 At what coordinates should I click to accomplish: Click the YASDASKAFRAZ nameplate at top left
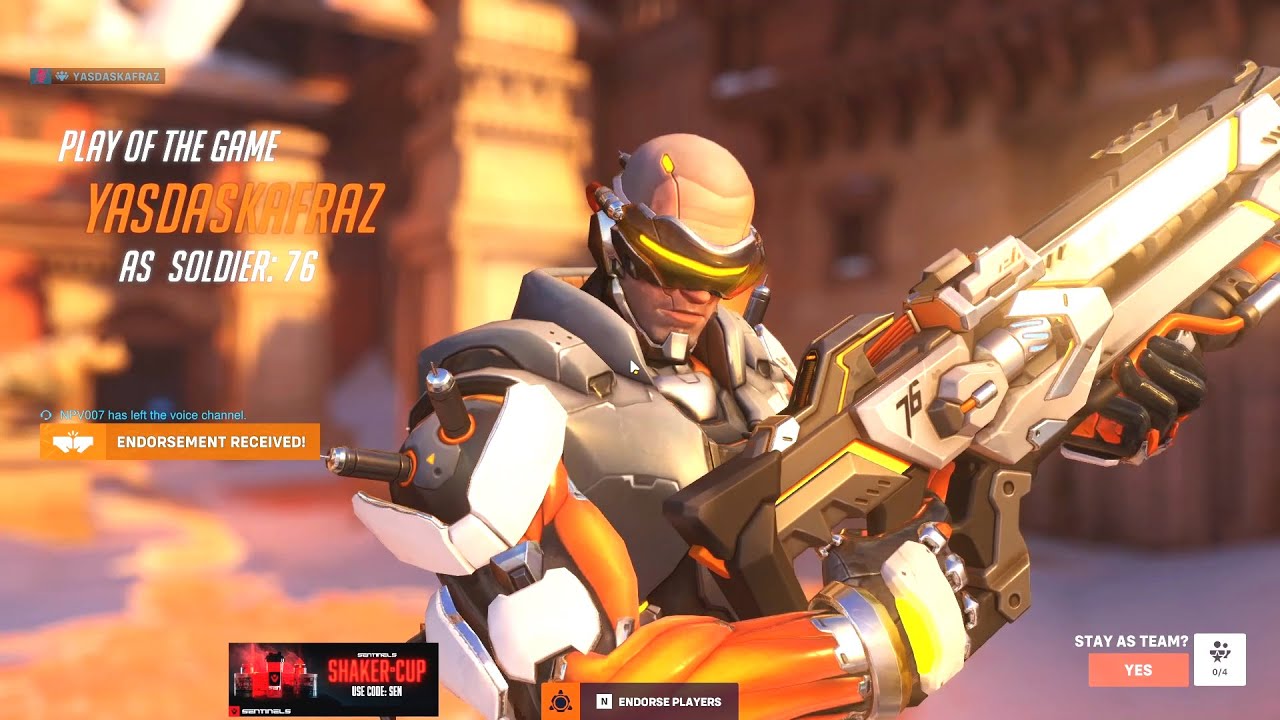click(x=100, y=76)
